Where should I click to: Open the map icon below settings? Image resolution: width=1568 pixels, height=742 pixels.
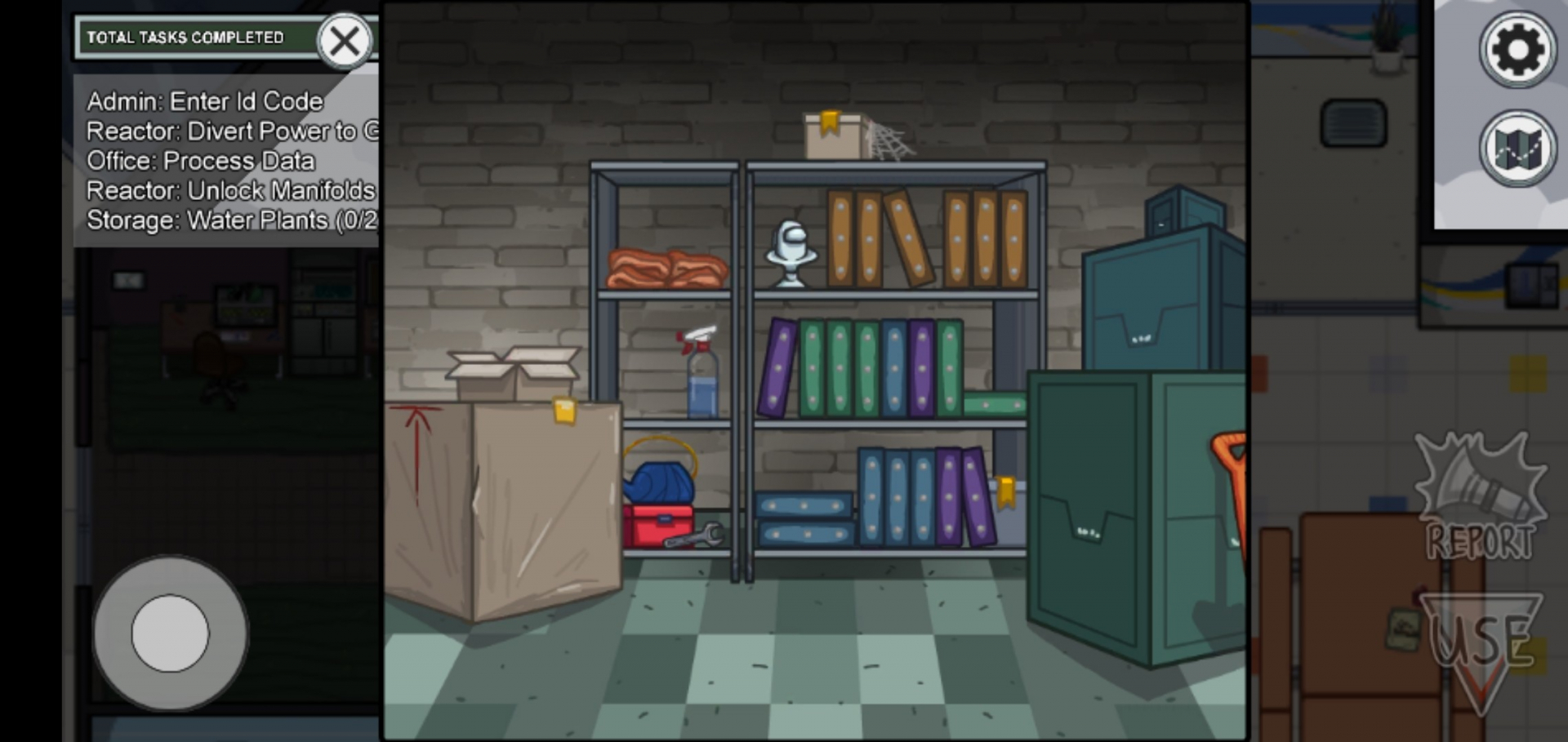(1517, 147)
